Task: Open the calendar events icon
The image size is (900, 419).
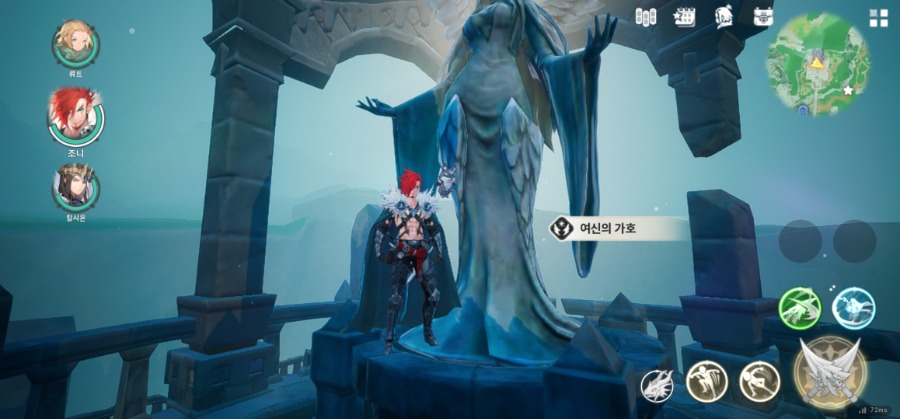Action: (685, 17)
